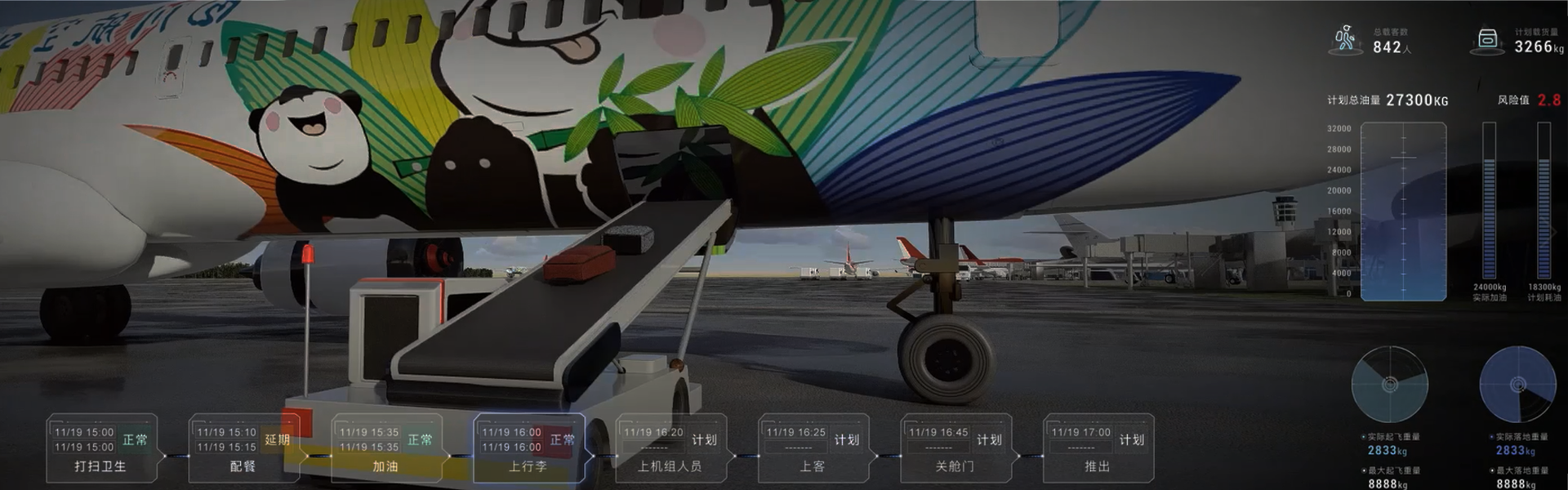The image size is (1568, 490).
Task: Open the delayed 配餐 catering step
Action: (243, 448)
